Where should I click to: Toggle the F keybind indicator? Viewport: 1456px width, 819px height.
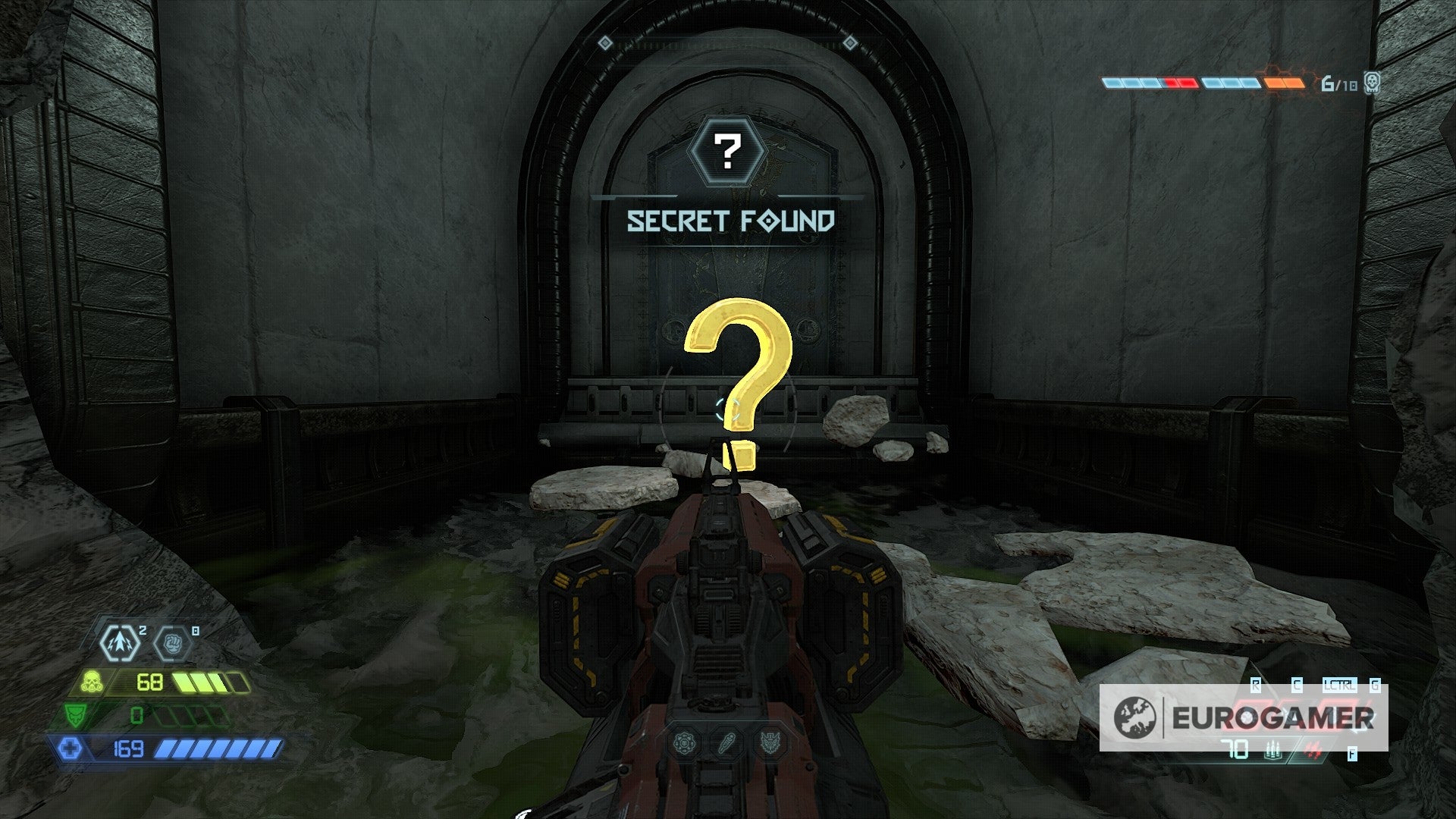[1352, 755]
